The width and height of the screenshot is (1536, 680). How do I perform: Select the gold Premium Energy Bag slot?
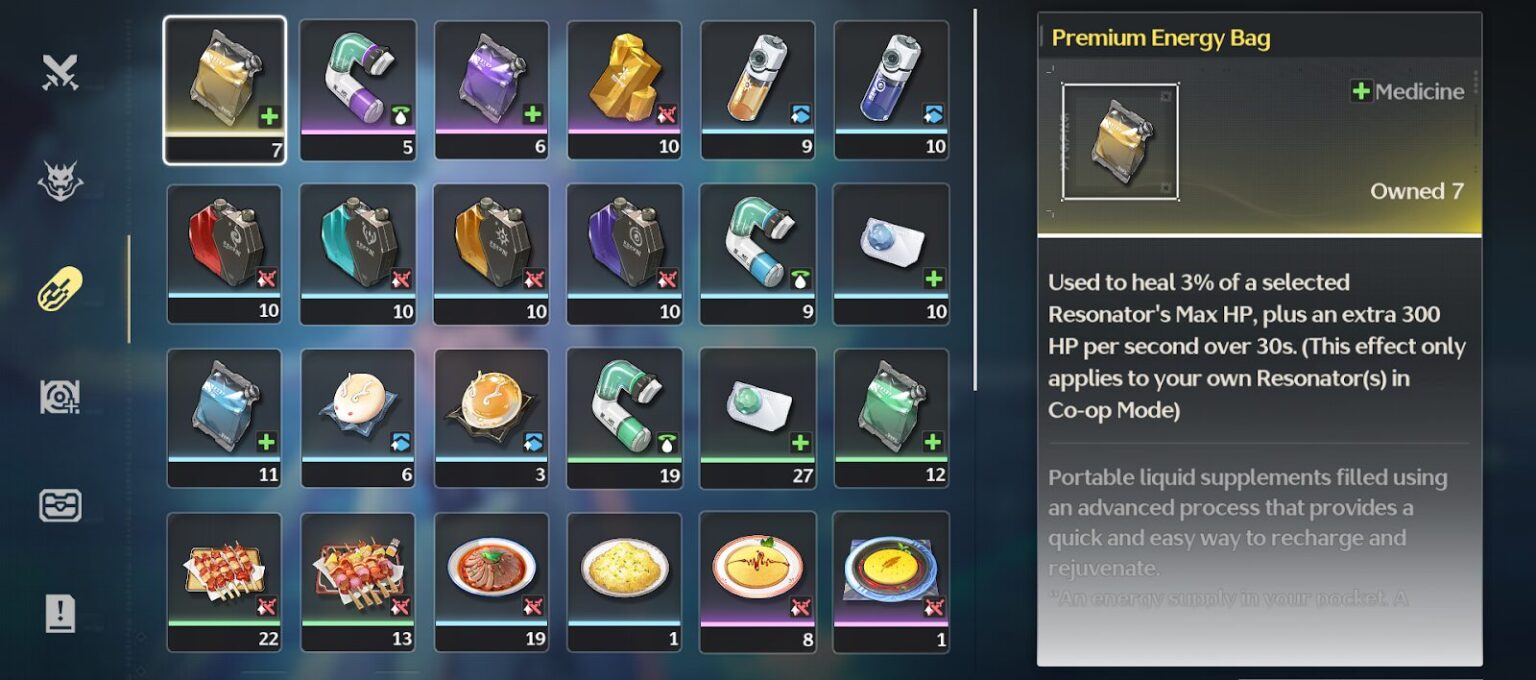pos(224,88)
